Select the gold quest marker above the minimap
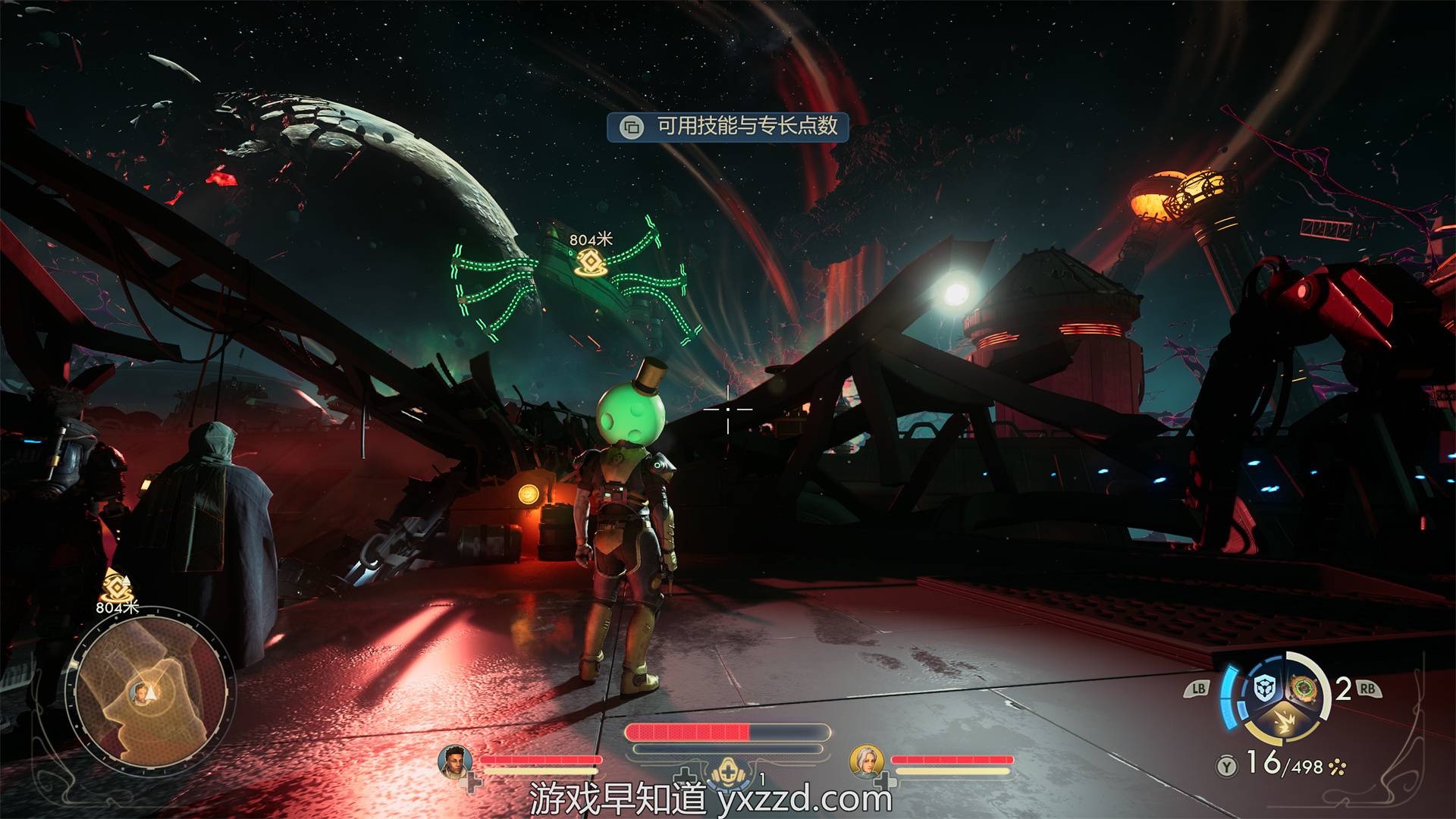Image resolution: width=1456 pixels, height=819 pixels. pos(115,587)
